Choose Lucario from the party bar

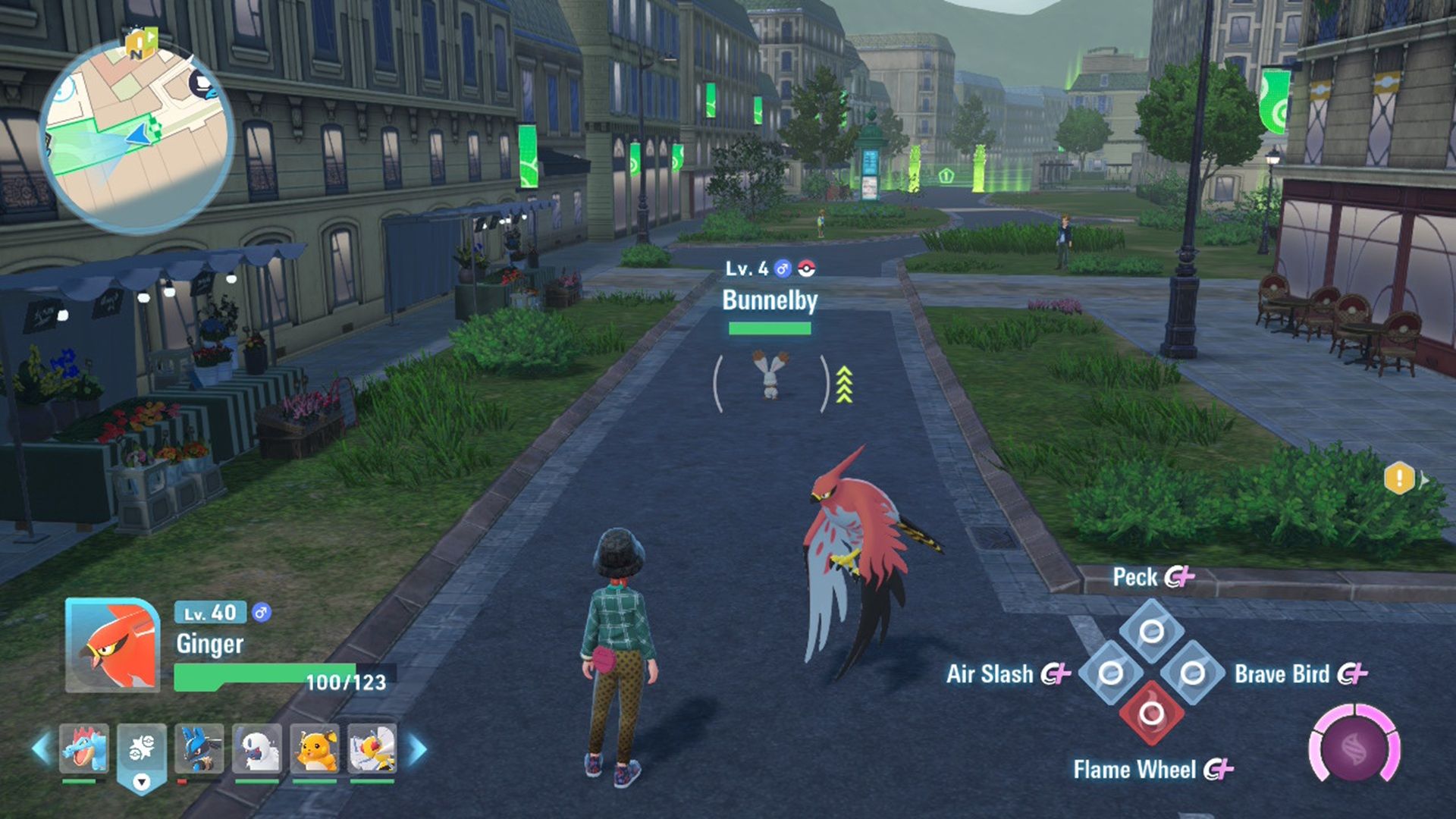[x=199, y=749]
